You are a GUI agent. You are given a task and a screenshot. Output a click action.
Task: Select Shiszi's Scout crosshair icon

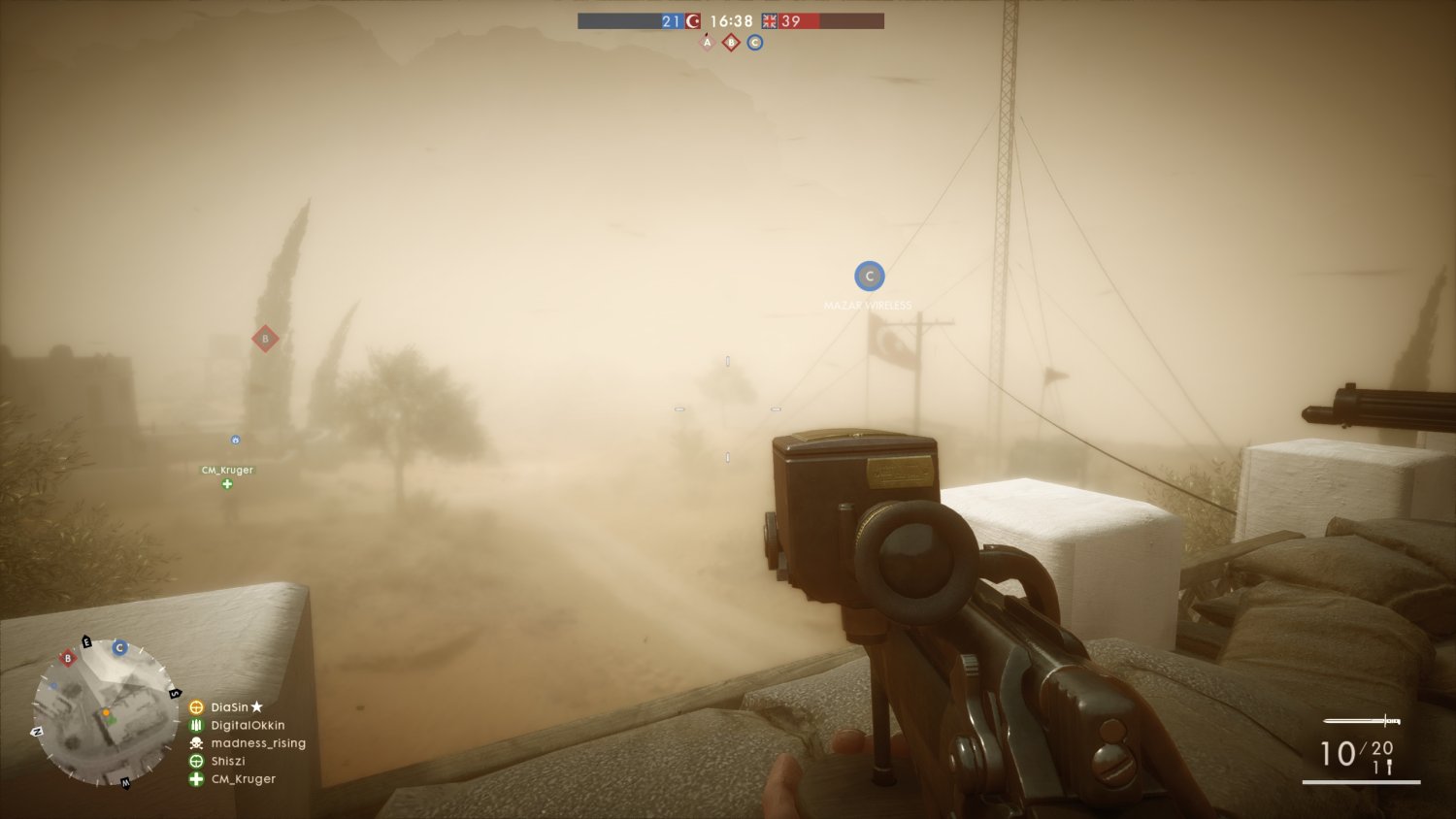[194, 761]
